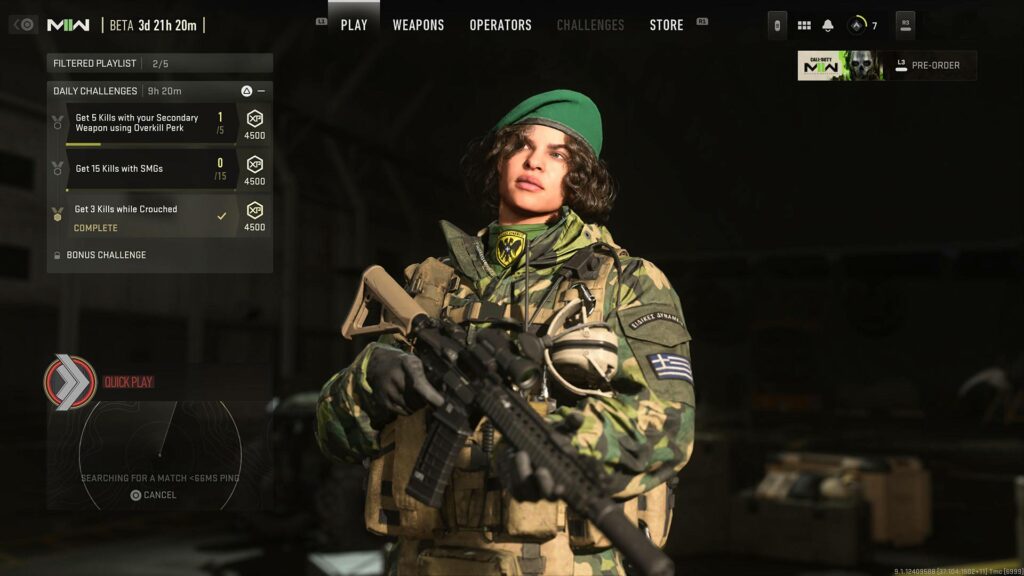The height and width of the screenshot is (576, 1024).
Task: Open the locked Bonus Challenge row
Action: (x=105, y=255)
